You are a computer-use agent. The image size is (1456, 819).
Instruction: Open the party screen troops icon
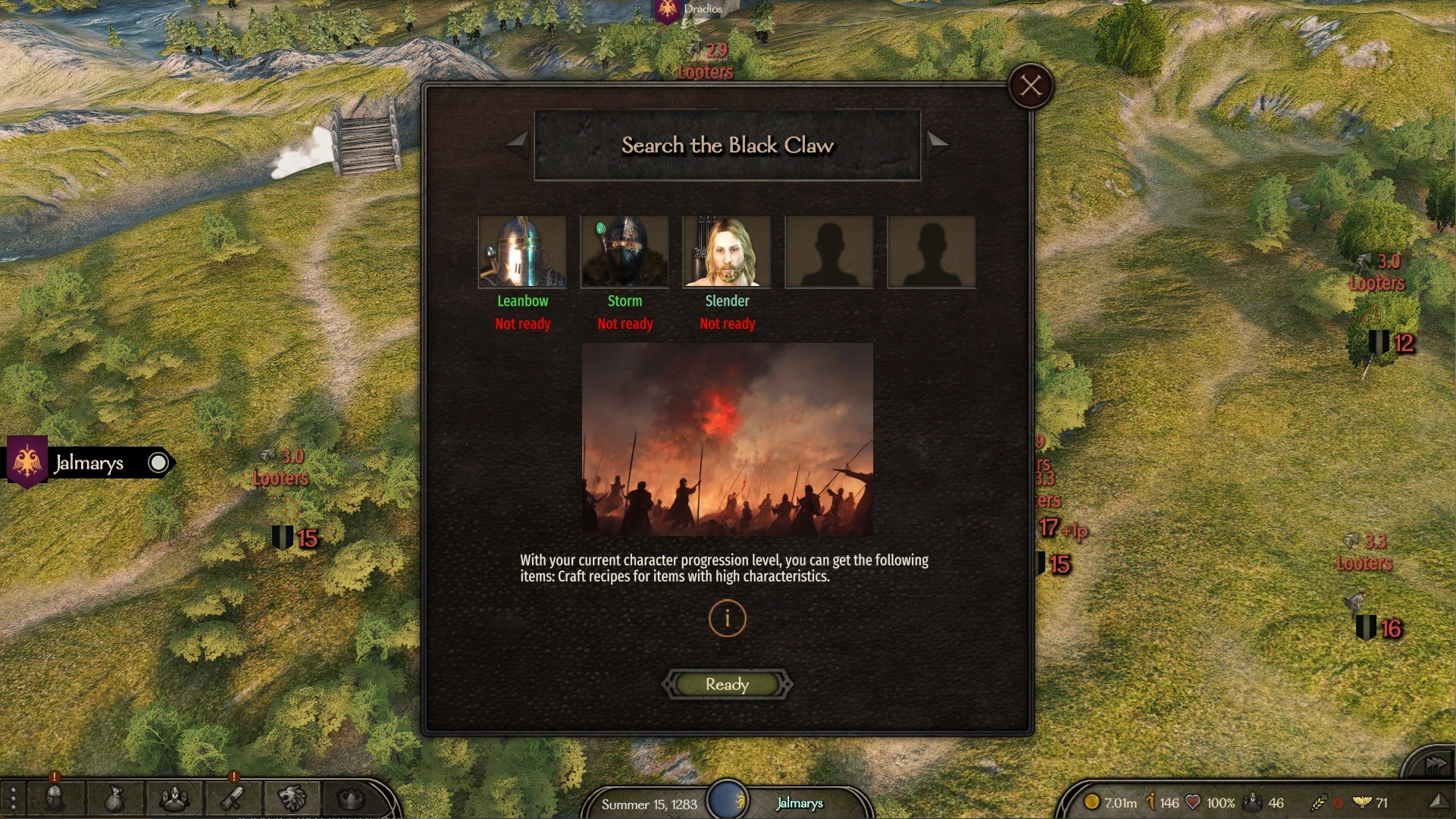174,799
